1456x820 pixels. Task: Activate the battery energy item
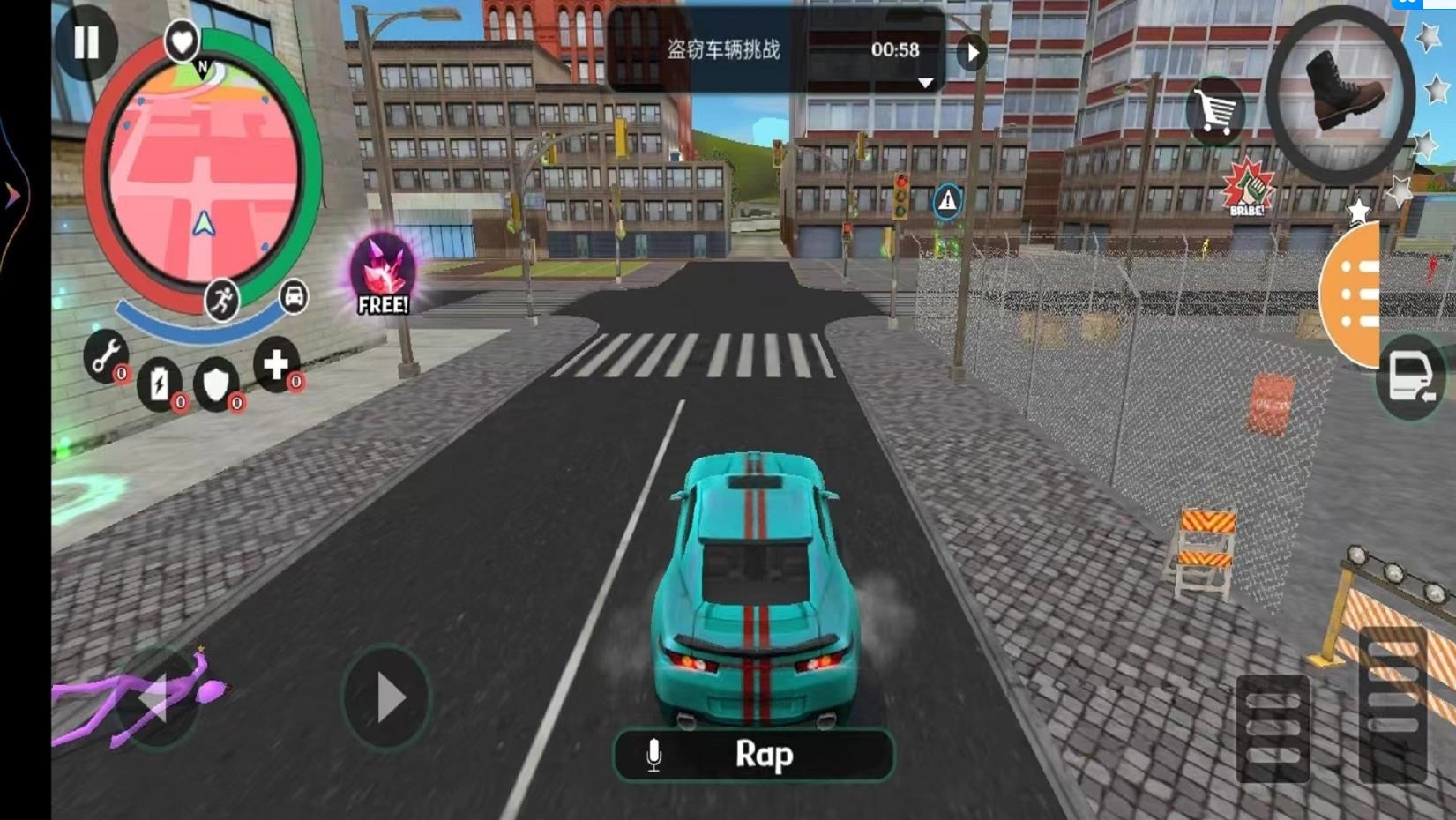[160, 384]
